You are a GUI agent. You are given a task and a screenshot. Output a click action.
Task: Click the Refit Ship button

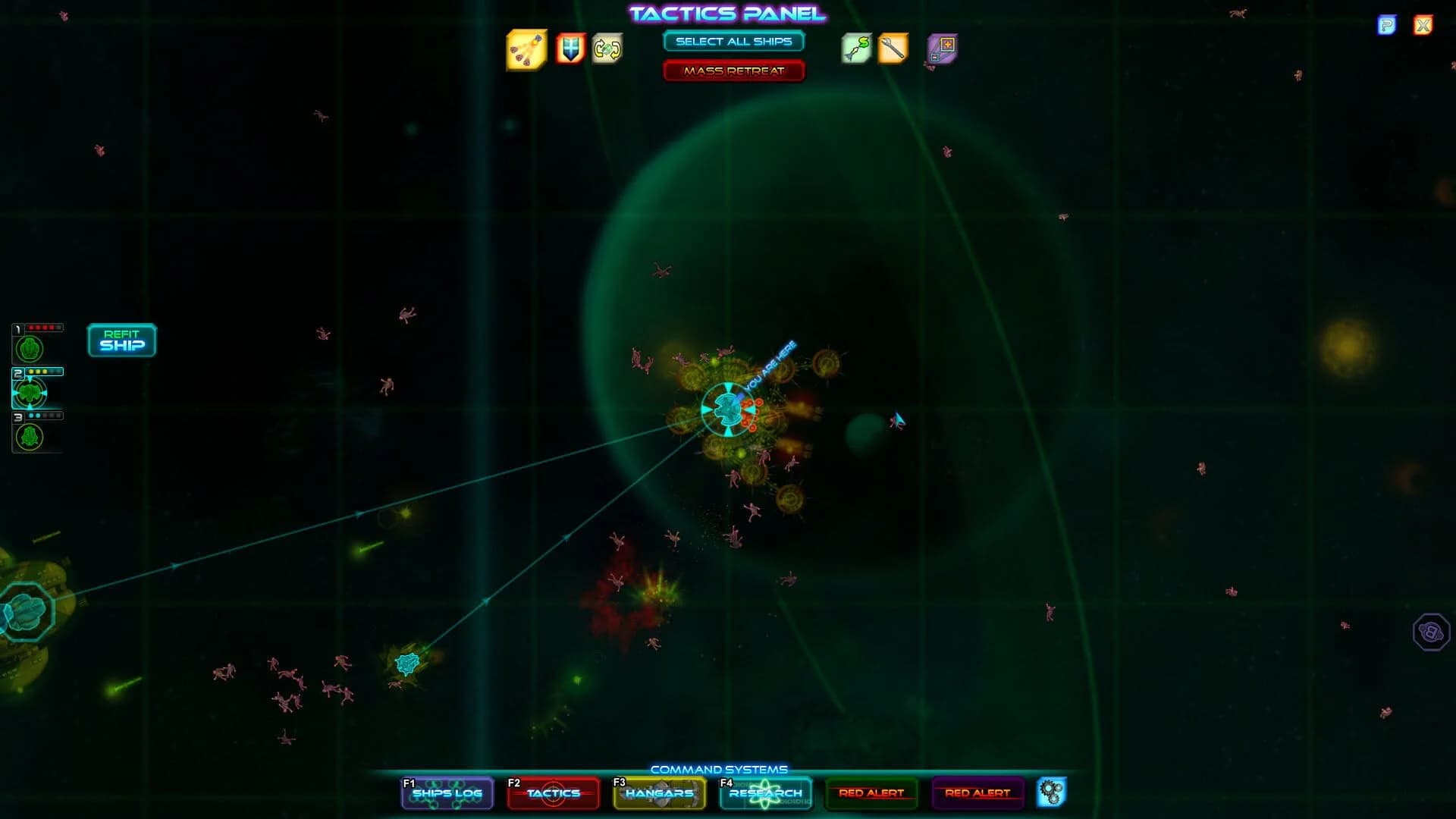click(x=121, y=340)
